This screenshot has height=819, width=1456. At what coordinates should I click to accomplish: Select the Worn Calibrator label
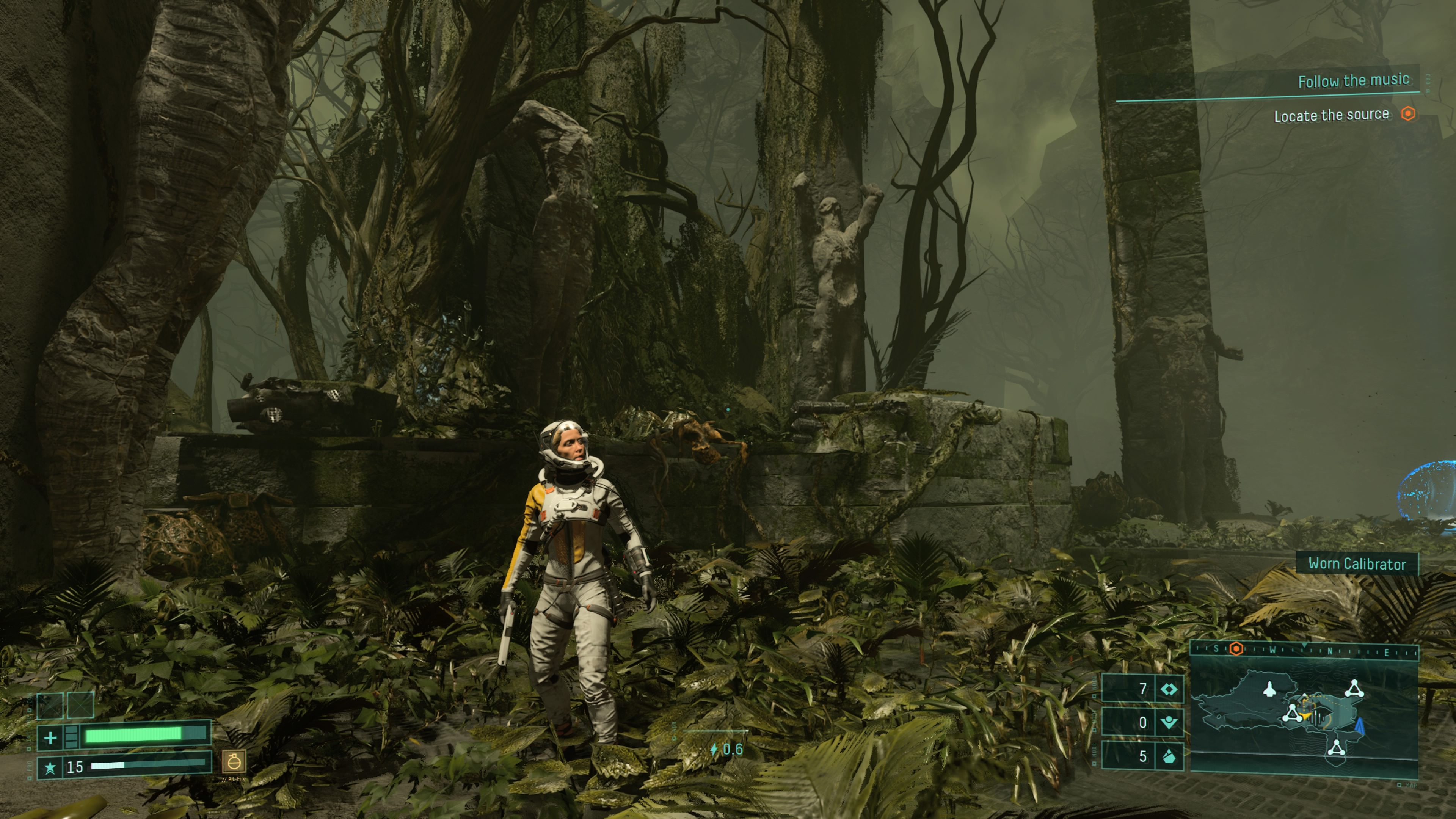click(1357, 563)
